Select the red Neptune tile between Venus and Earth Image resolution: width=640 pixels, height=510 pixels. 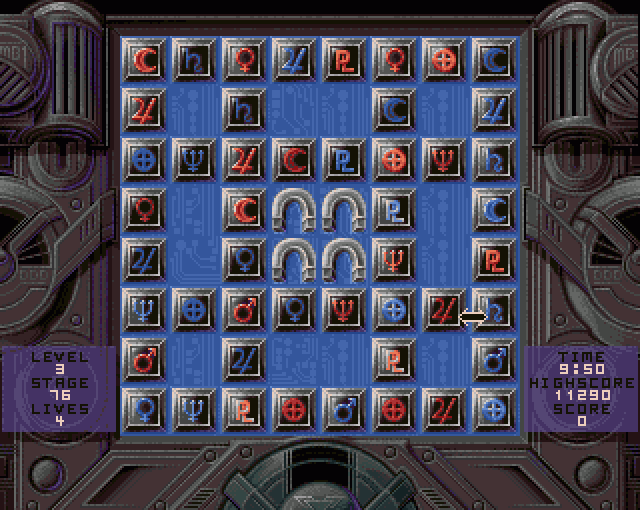point(344,310)
